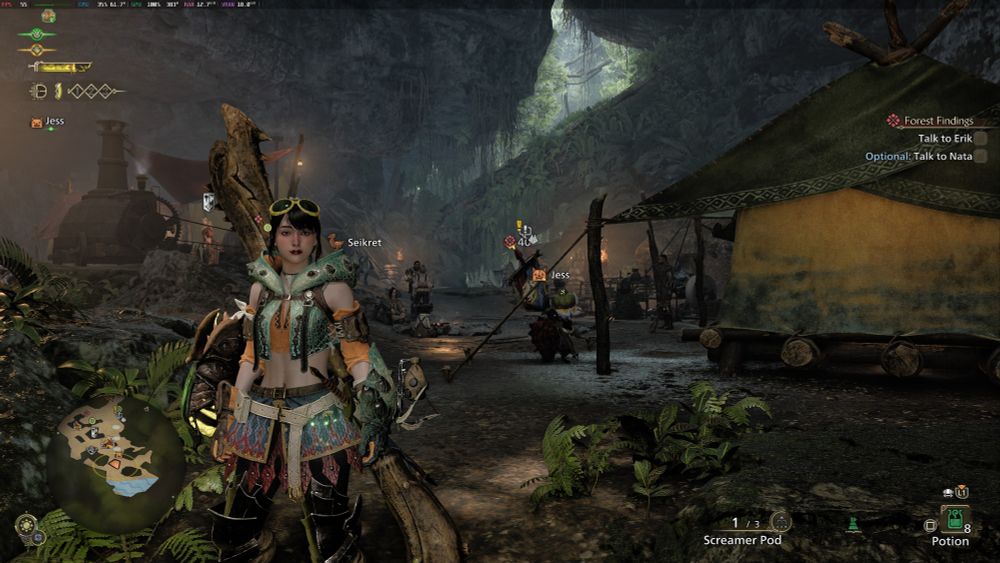The height and width of the screenshot is (563, 1000).
Task: Click the weapon sharpness gauge icon
Action: coord(60,67)
